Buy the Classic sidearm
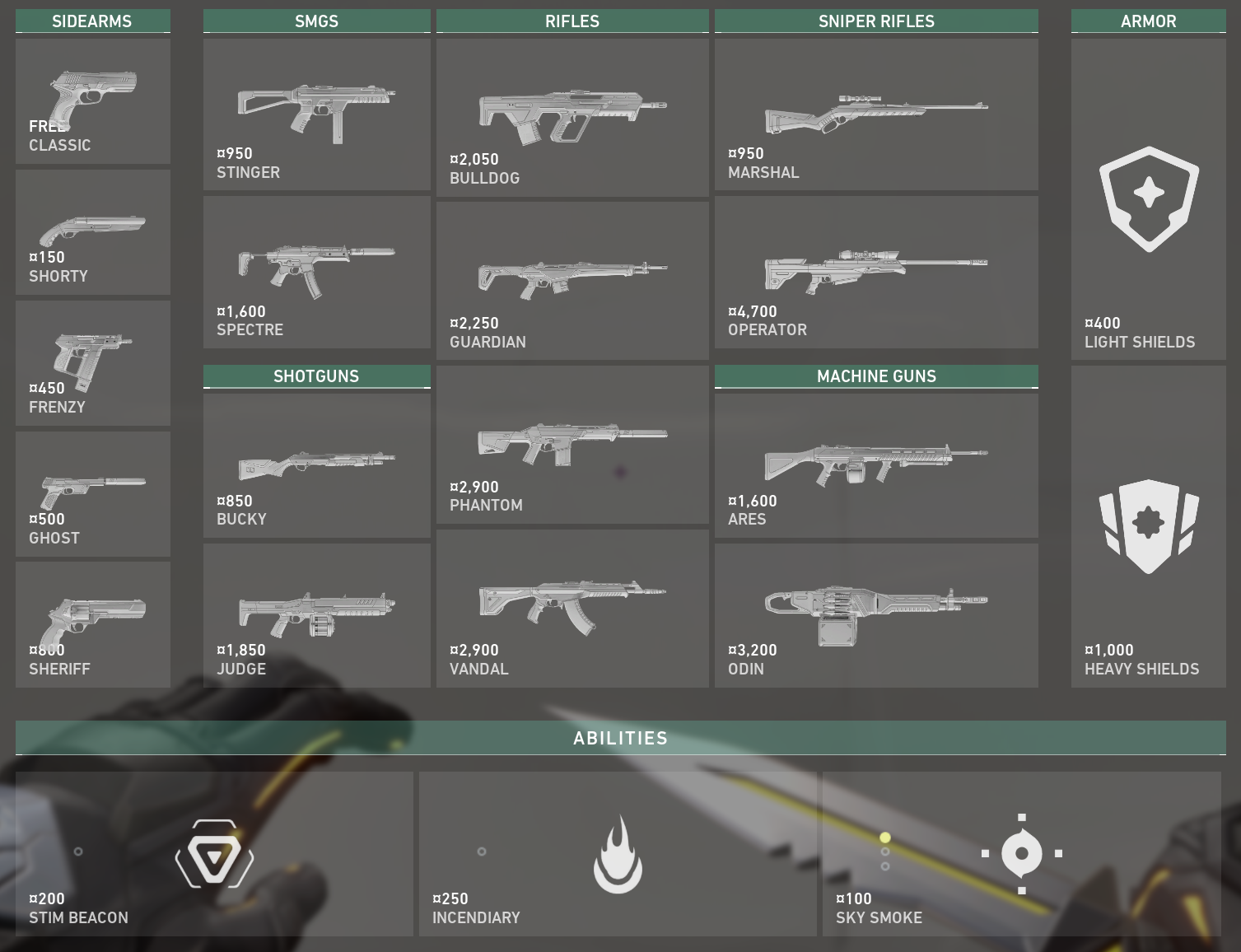The width and height of the screenshot is (1241, 952). [93, 101]
